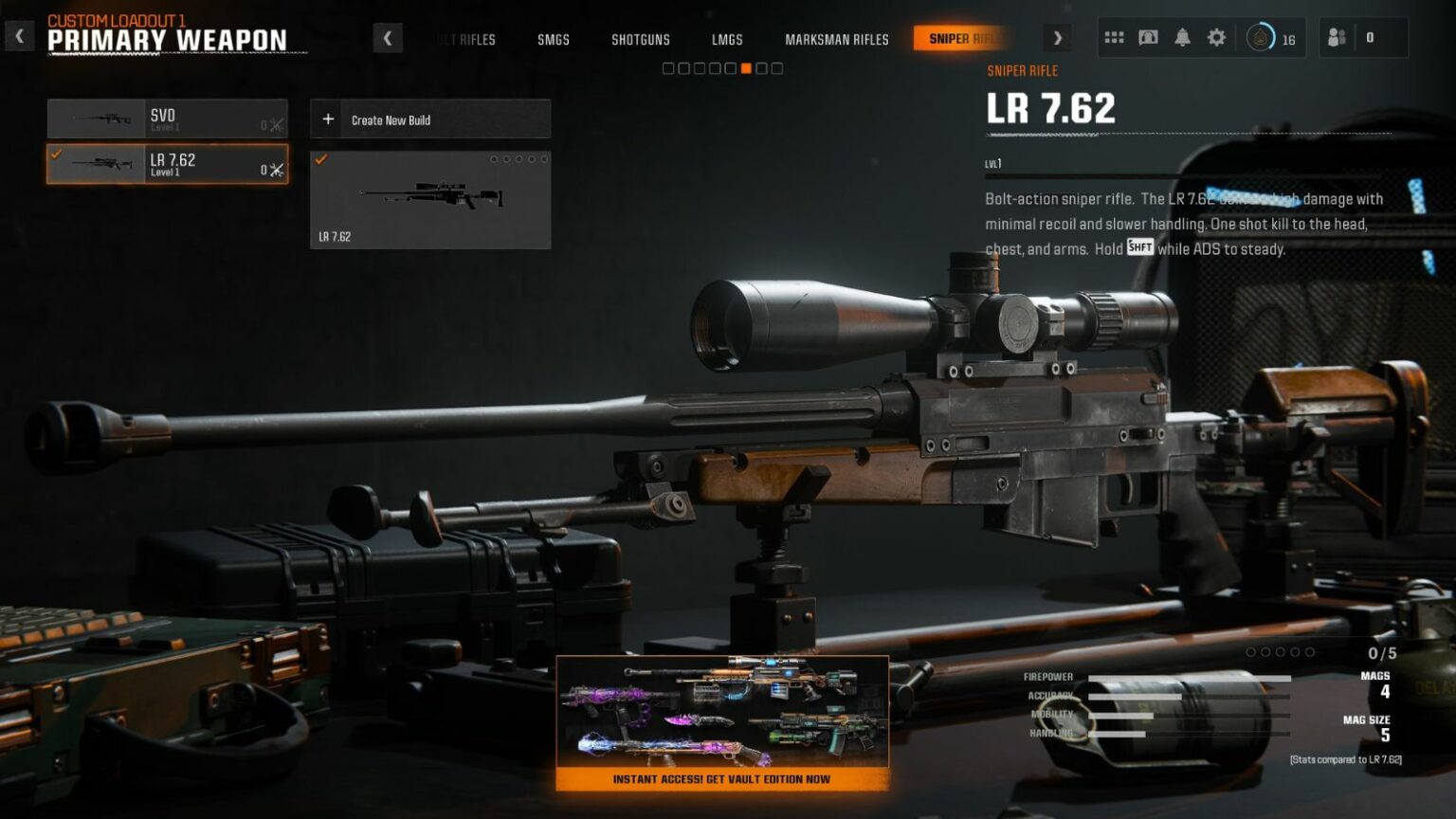Viewport: 1456px width, 819px height.
Task: Click the weapon paint brush icon beside SVD
Action: point(275,124)
